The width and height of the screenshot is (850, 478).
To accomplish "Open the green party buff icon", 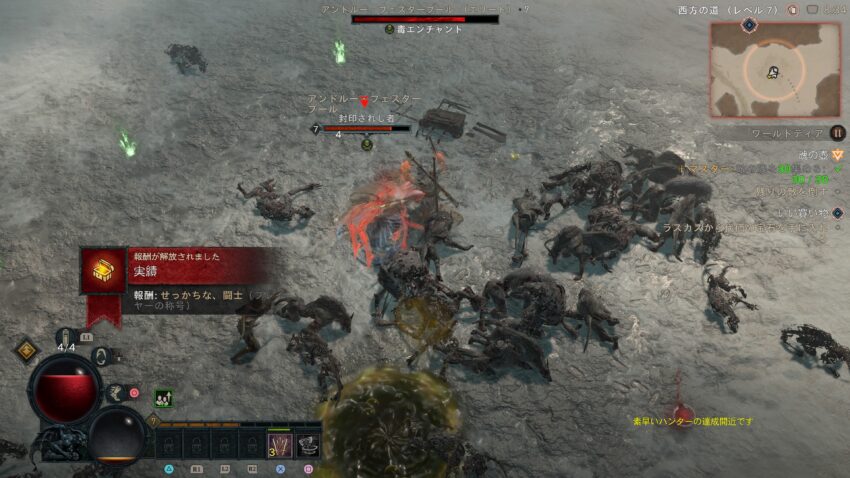I will coord(162,397).
